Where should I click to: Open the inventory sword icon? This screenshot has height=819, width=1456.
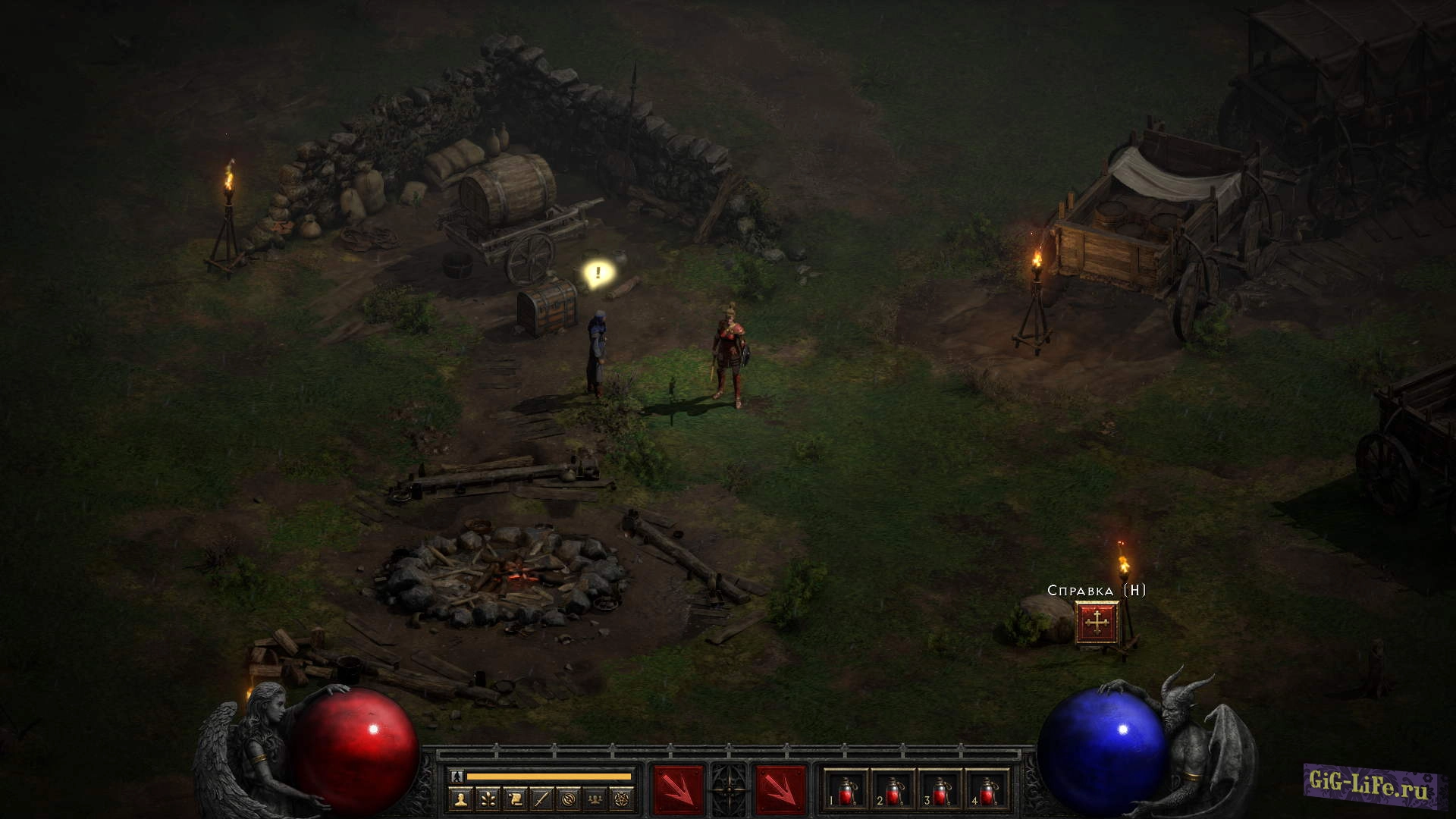(x=542, y=799)
